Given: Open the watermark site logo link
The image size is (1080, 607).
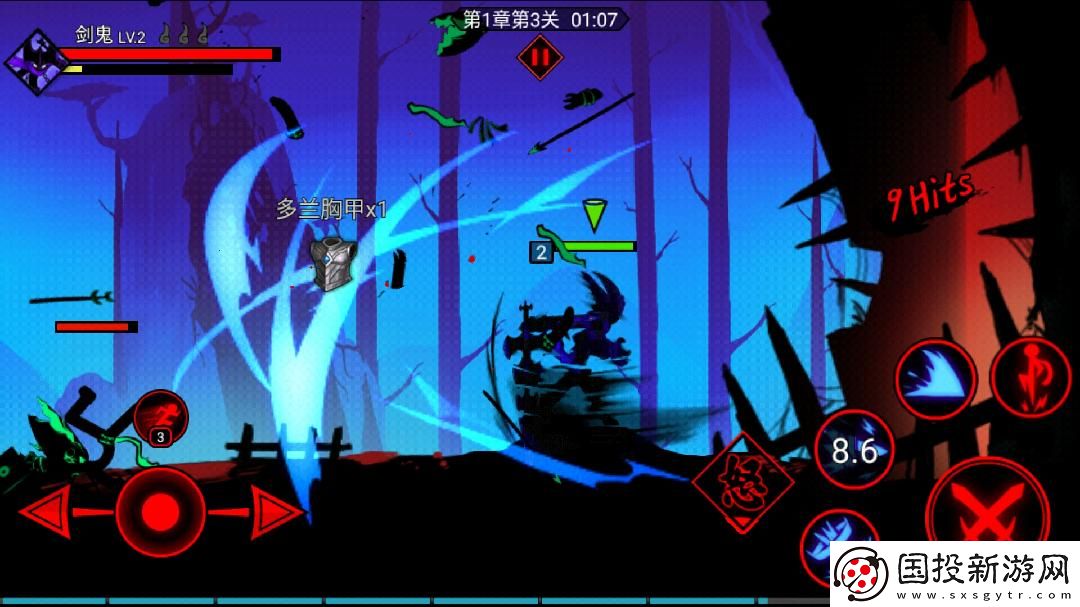Looking at the screenshot, I should [950, 574].
